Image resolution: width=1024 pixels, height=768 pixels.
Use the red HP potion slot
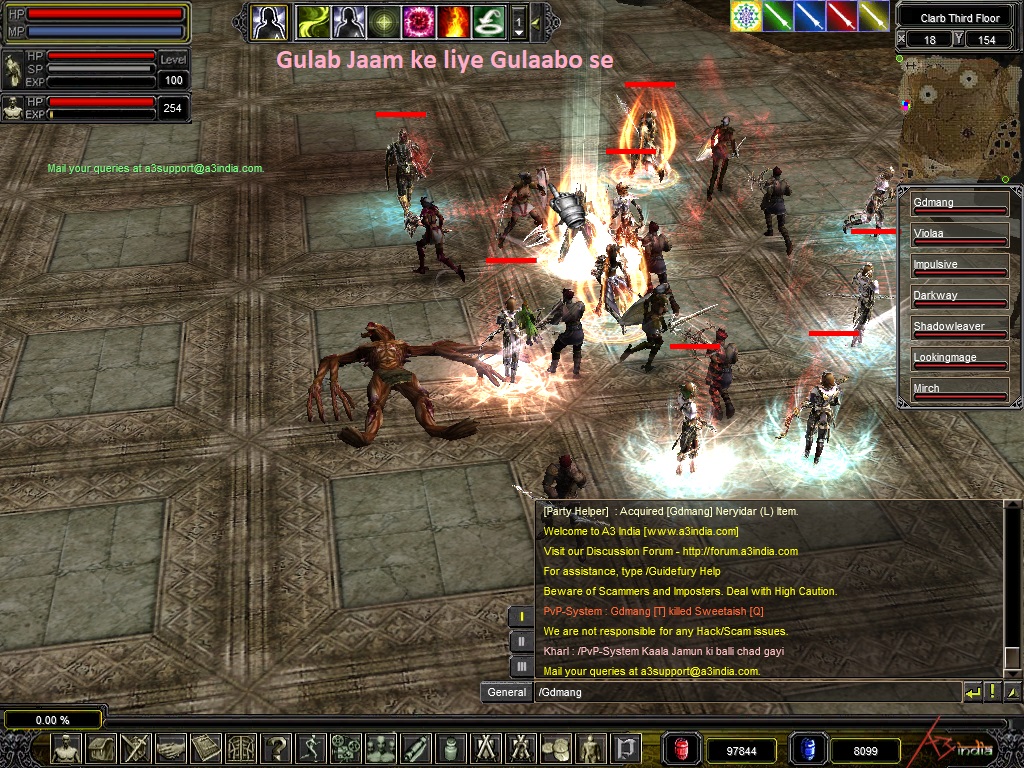(682, 748)
